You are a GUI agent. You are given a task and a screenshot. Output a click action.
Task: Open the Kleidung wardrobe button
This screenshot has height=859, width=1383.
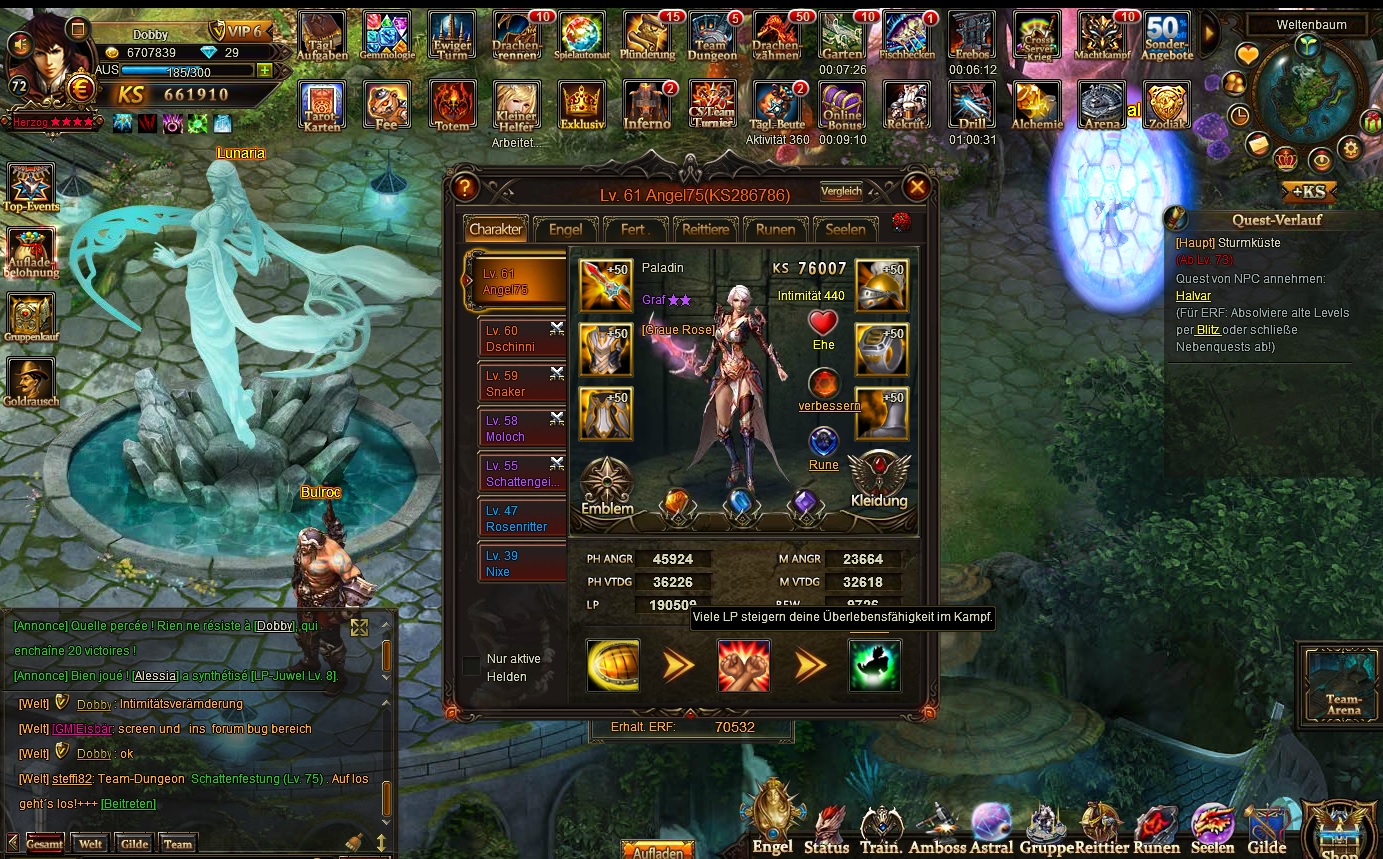tap(879, 481)
